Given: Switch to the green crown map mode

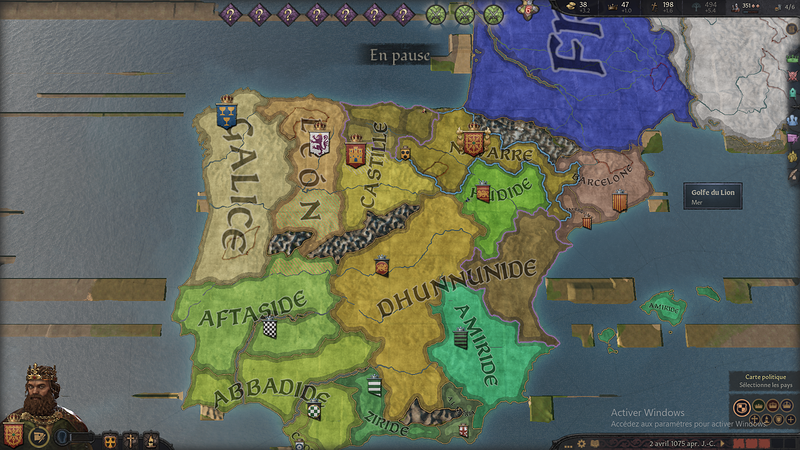Looking at the screenshot, I should pyautogui.click(x=758, y=406).
